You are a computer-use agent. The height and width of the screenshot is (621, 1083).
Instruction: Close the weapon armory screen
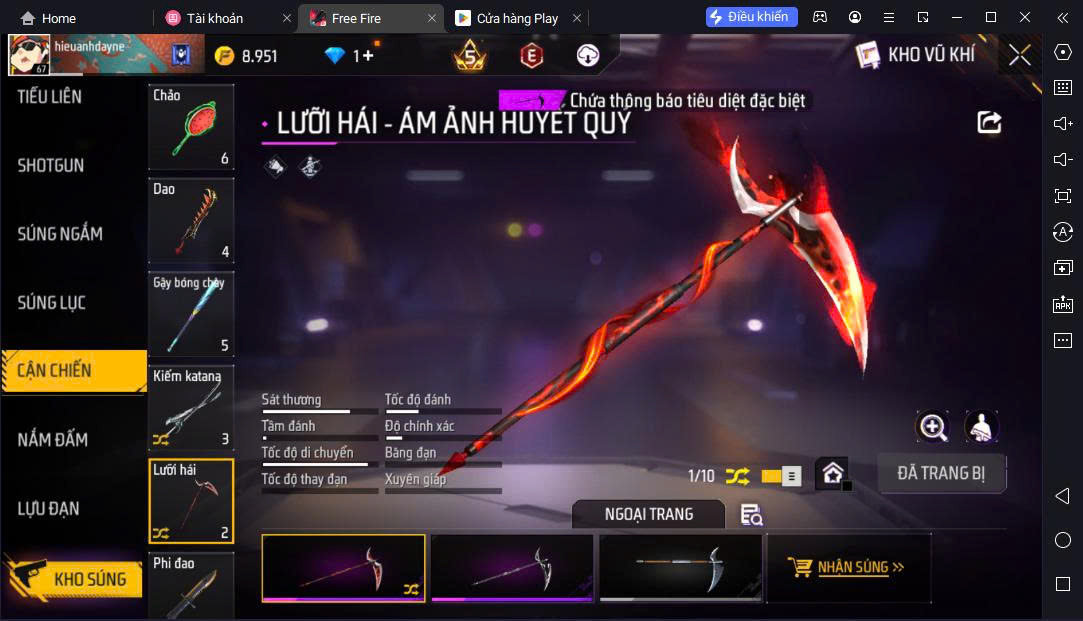click(1019, 55)
